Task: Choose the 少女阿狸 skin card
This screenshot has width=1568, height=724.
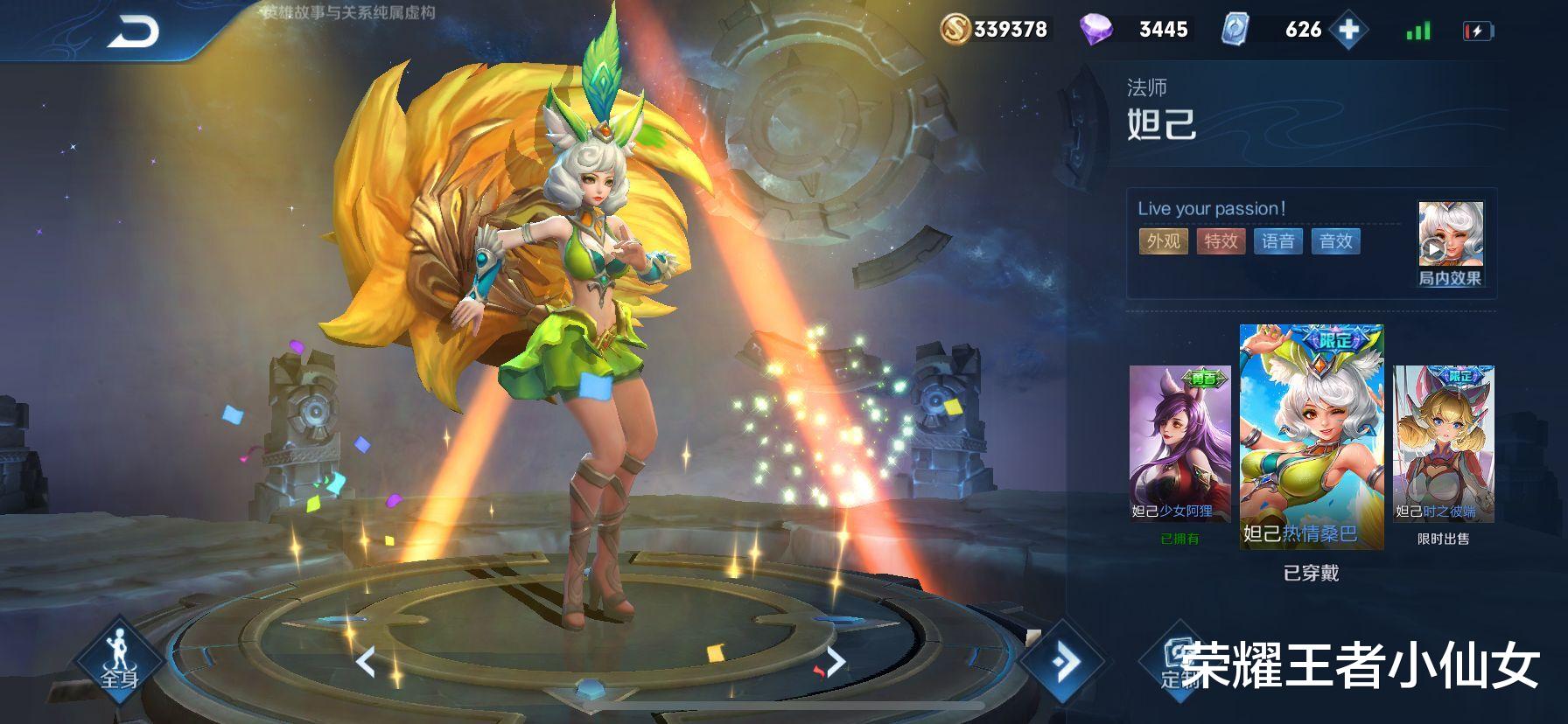Action: pos(1179,444)
